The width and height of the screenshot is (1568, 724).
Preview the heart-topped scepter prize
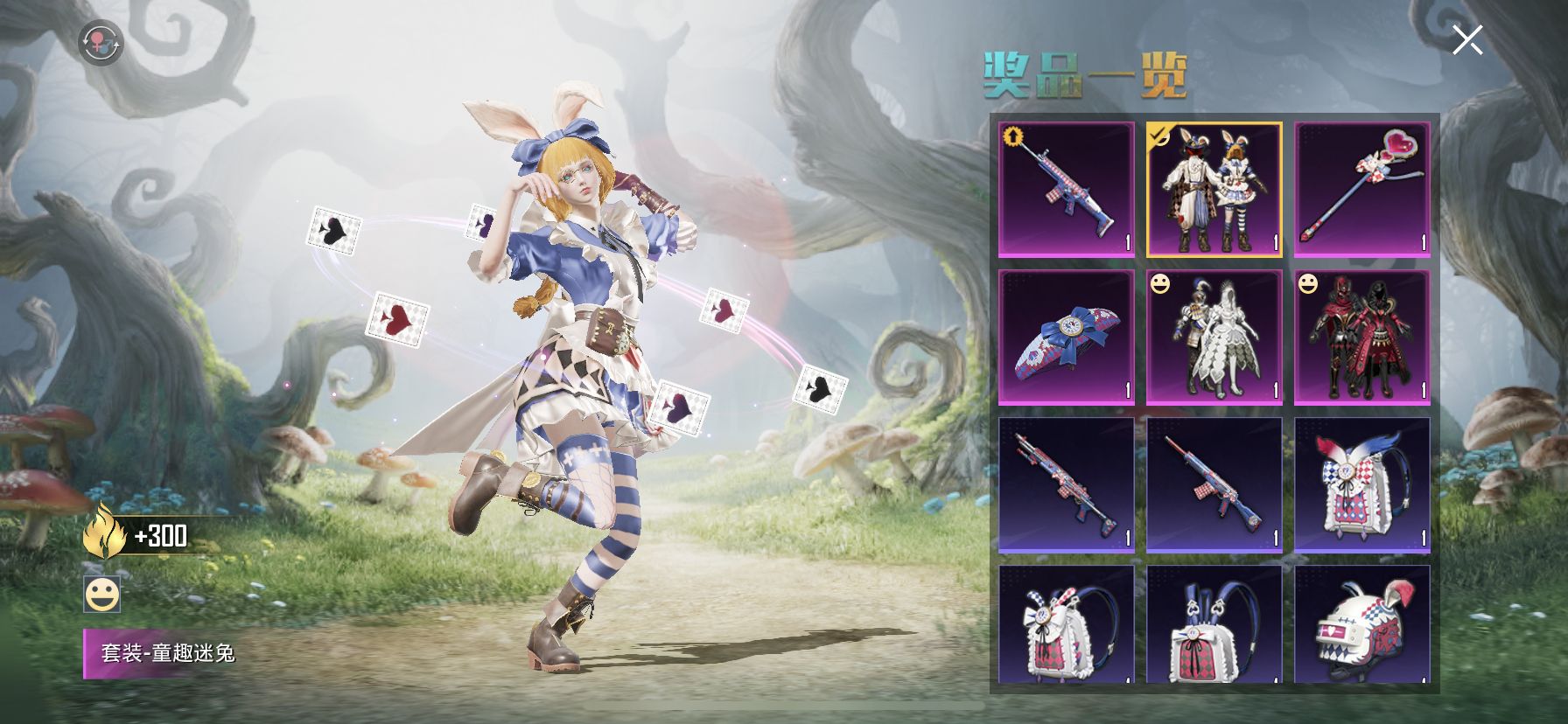click(x=1361, y=190)
